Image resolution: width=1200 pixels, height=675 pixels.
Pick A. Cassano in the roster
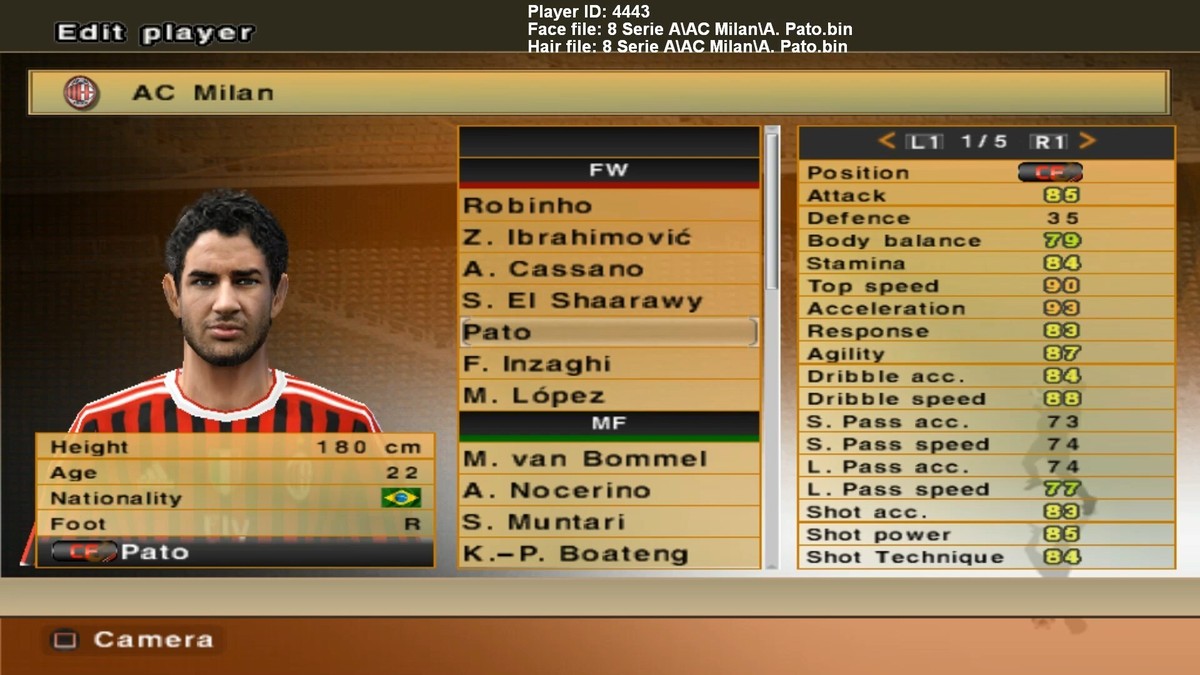pyautogui.click(x=608, y=269)
